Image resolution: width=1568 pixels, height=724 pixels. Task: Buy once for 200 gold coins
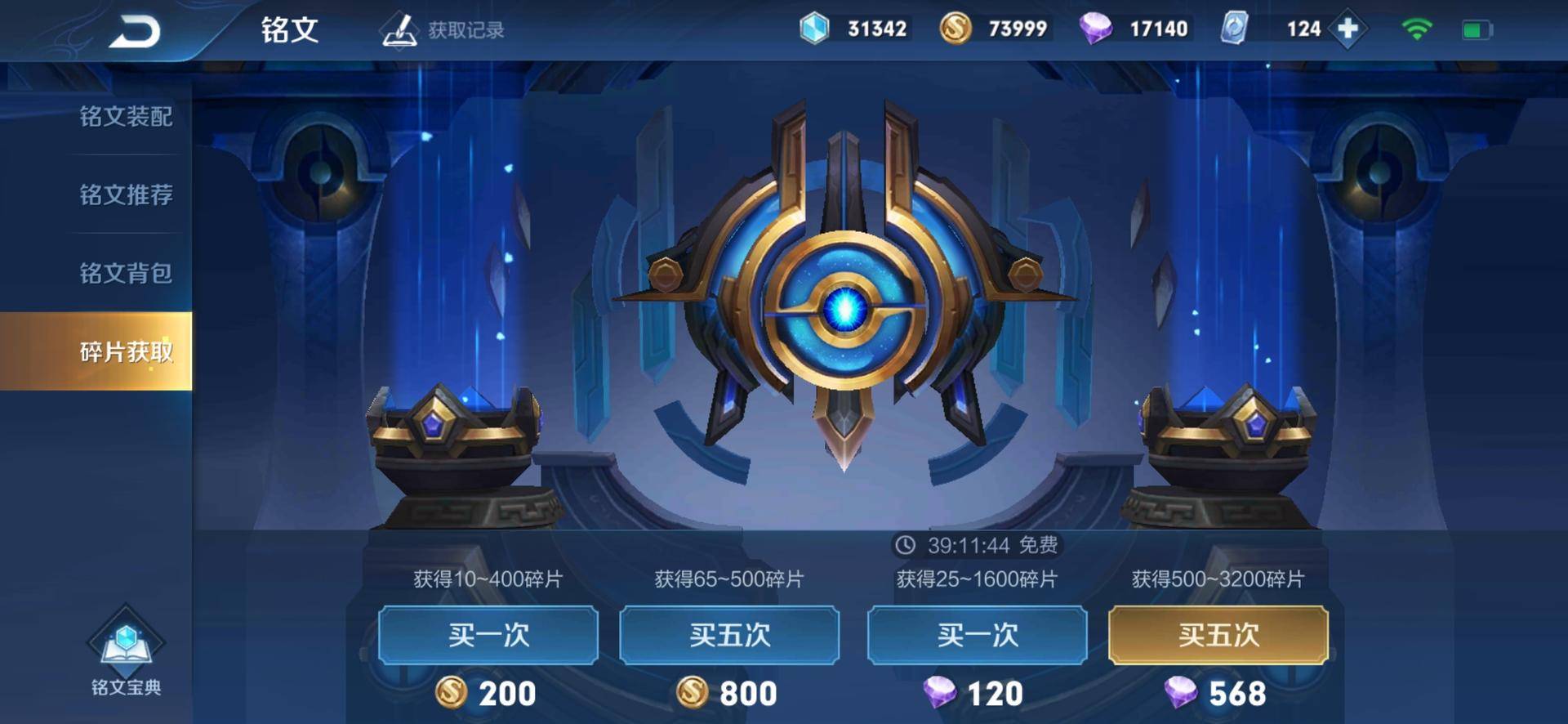(490, 635)
